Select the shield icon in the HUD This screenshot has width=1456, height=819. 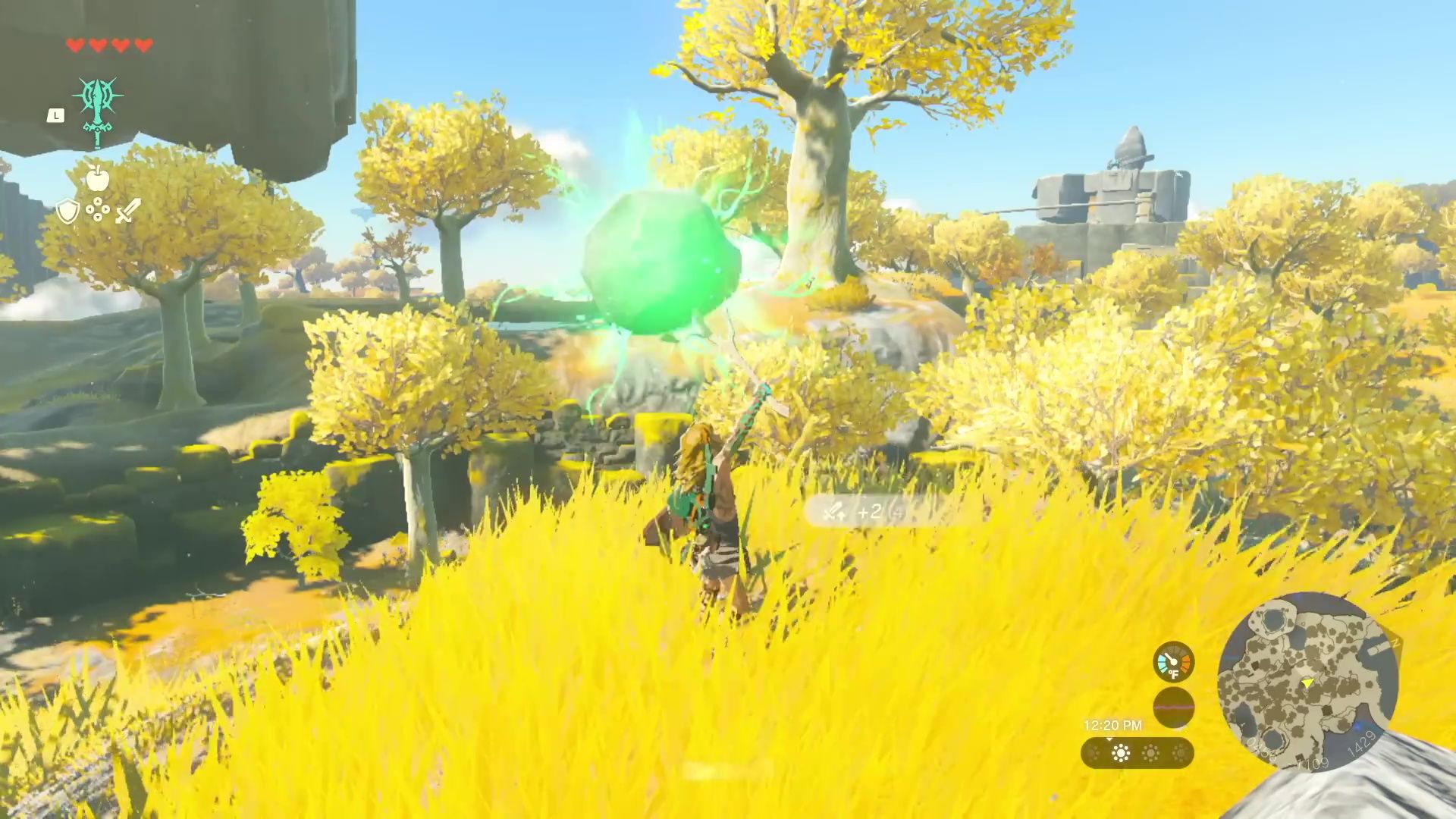pyautogui.click(x=67, y=209)
